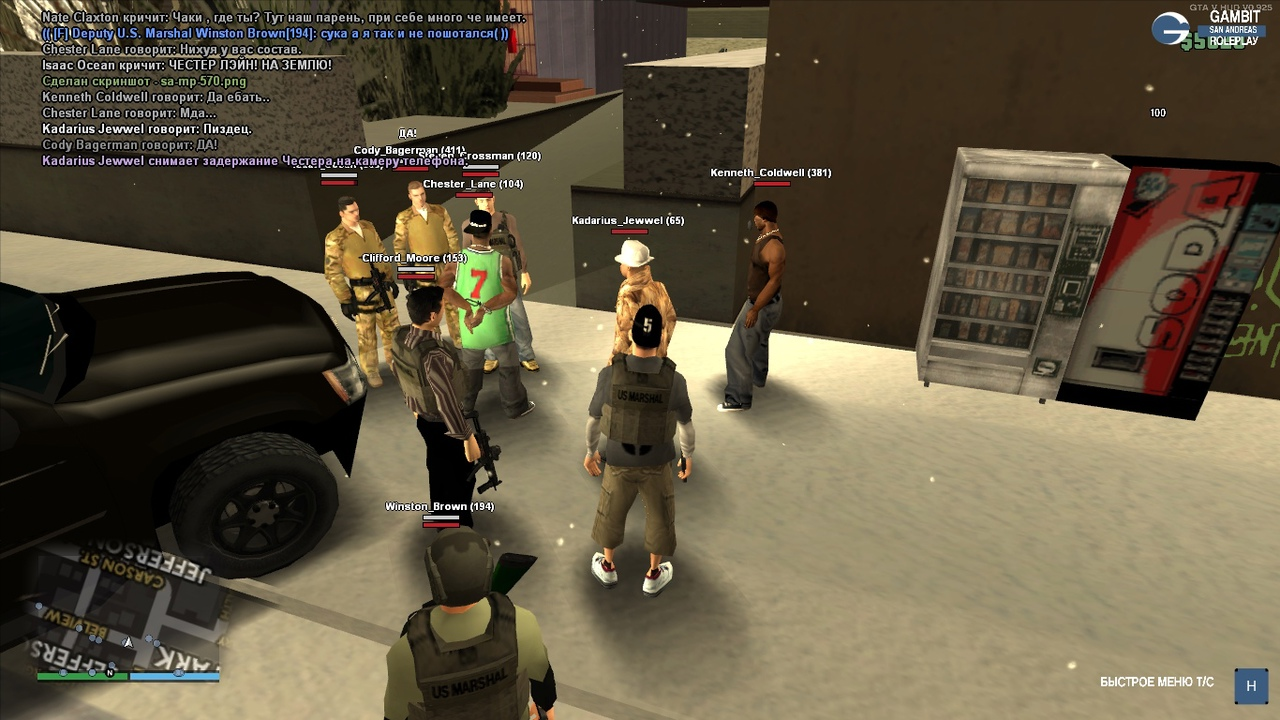Click the Gambit Roleplay server logo

tap(1206, 29)
